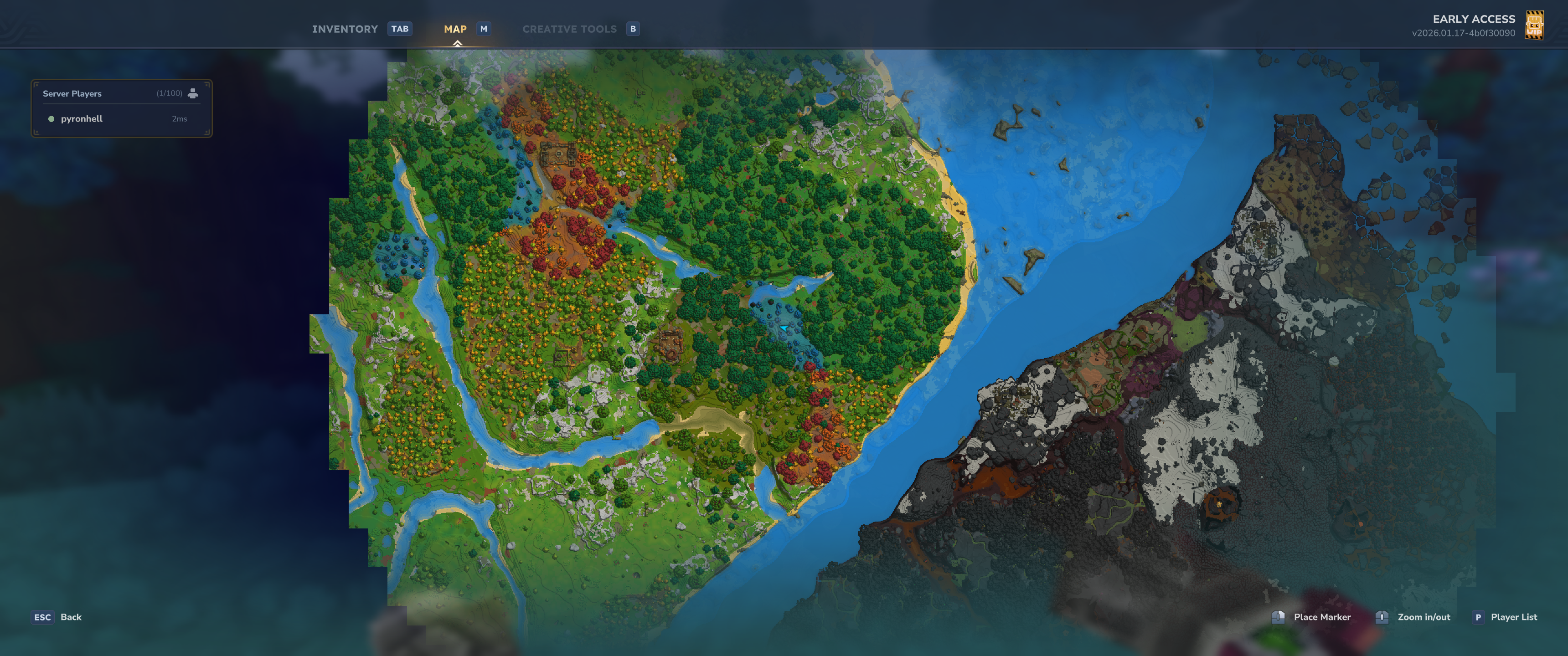Open the Creative Tools tab
The width and height of the screenshot is (1568, 656).
point(569,29)
